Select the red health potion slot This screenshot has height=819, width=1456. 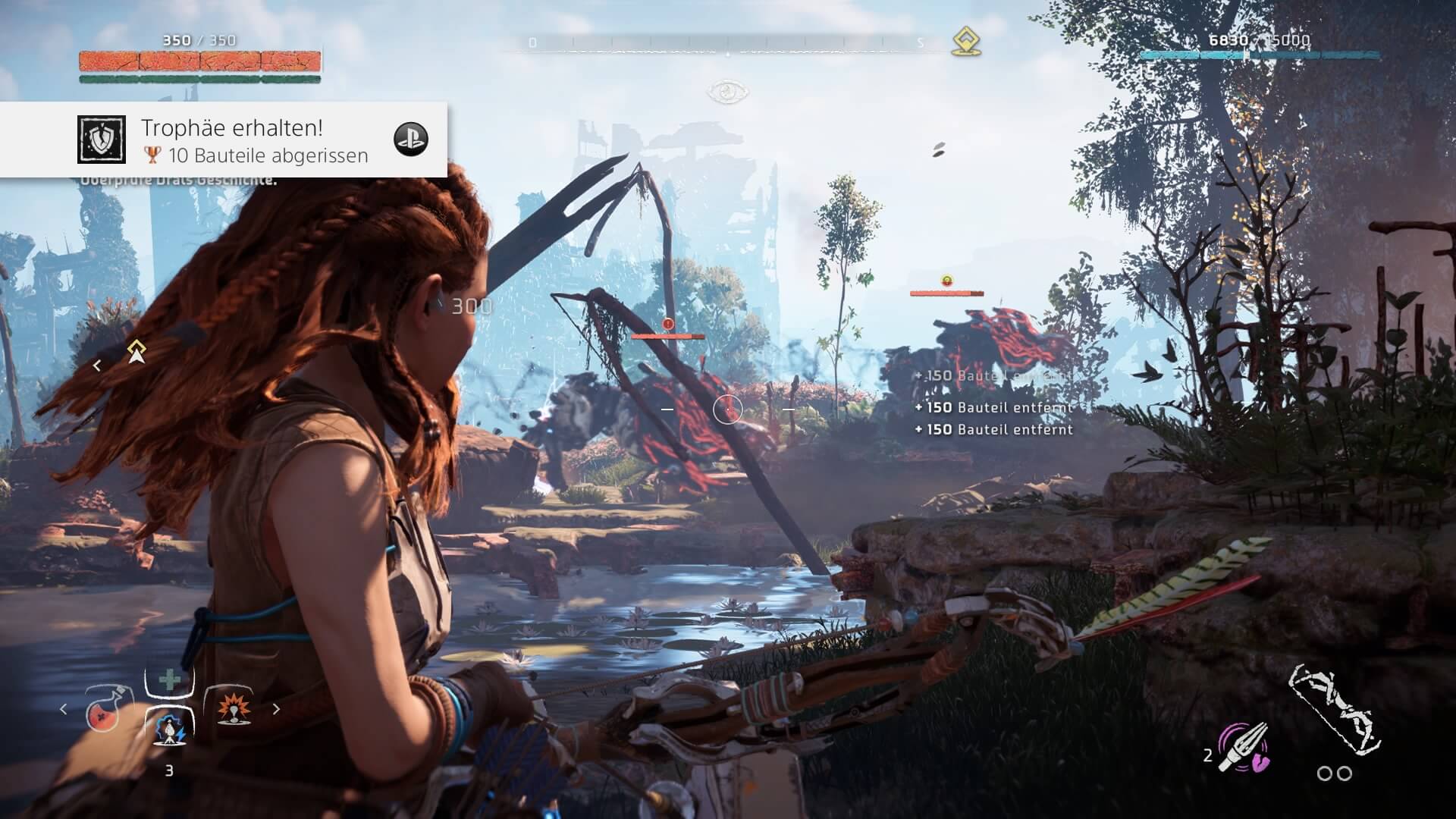[108, 709]
